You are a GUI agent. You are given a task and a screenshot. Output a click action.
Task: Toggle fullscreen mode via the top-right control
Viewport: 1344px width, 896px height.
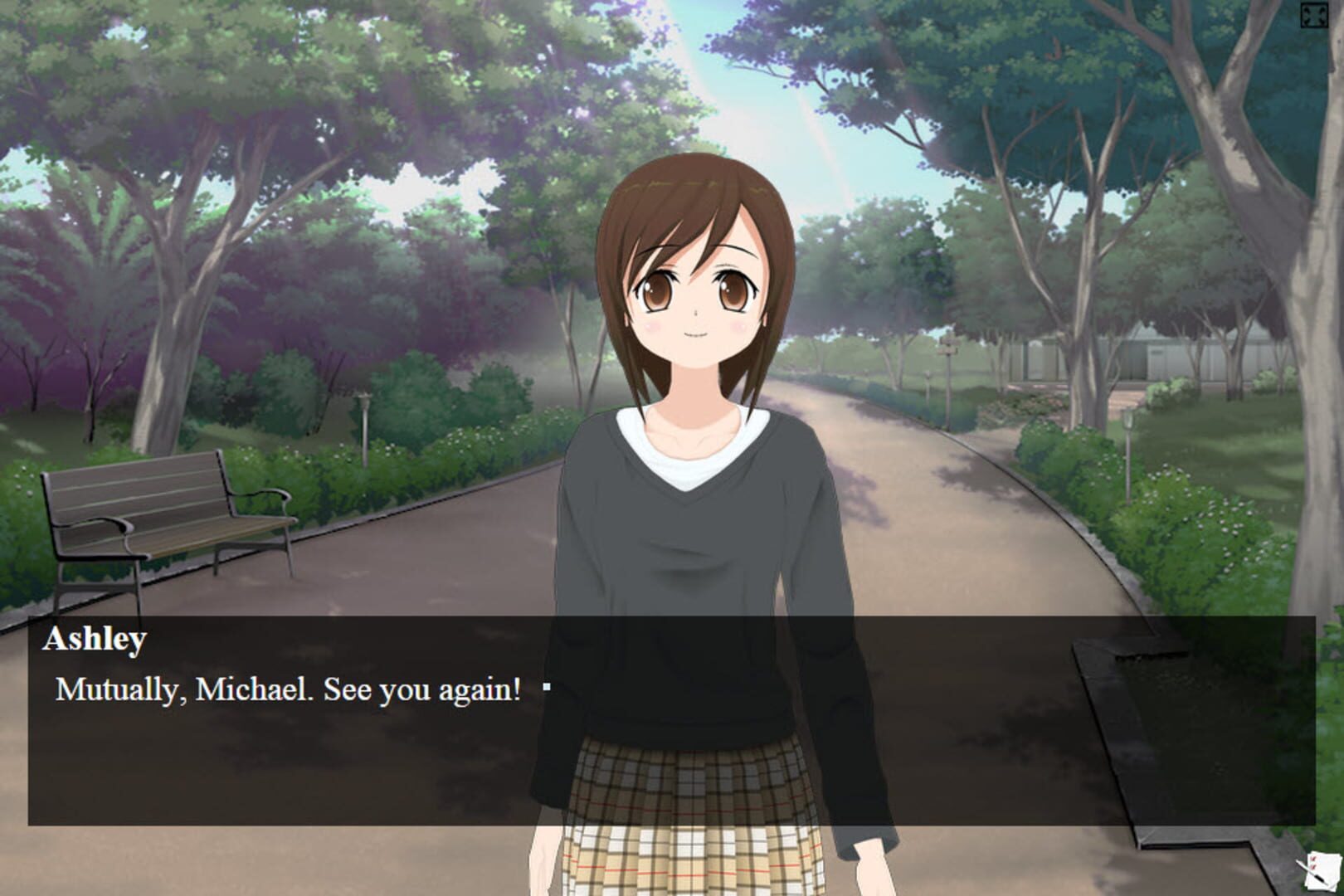pos(1312,13)
